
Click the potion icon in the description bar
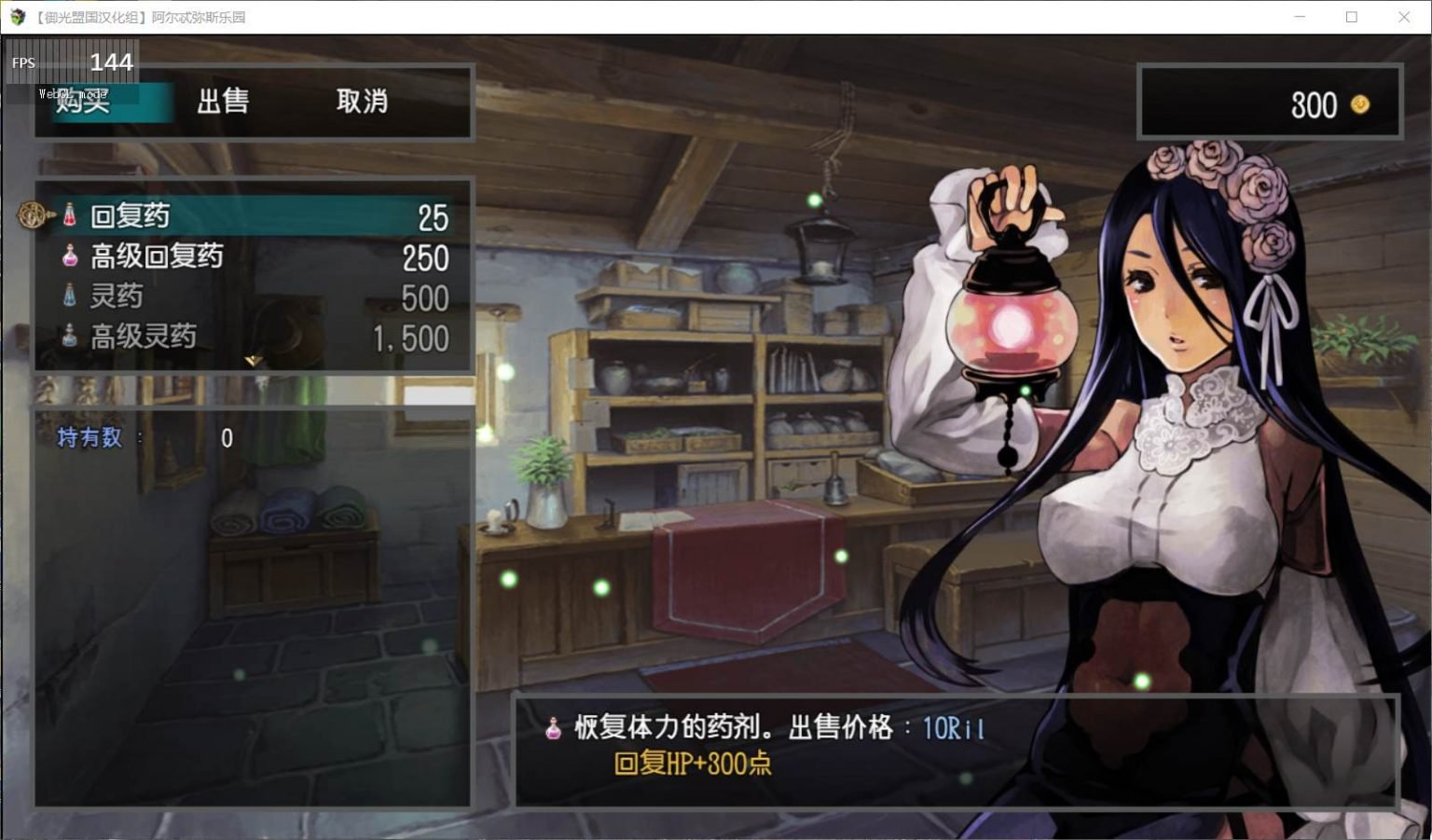552,728
